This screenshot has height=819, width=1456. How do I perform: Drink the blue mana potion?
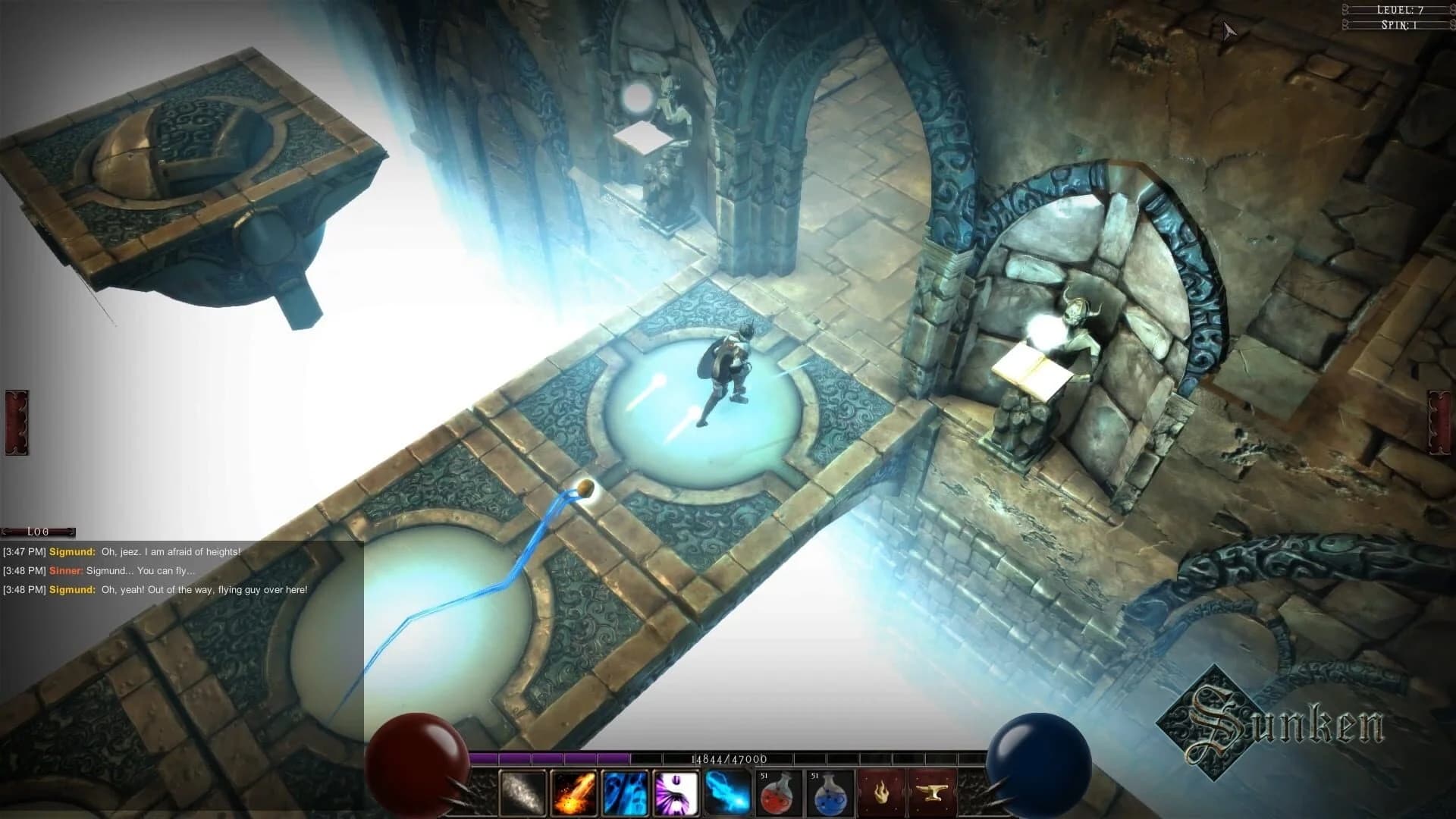click(829, 792)
